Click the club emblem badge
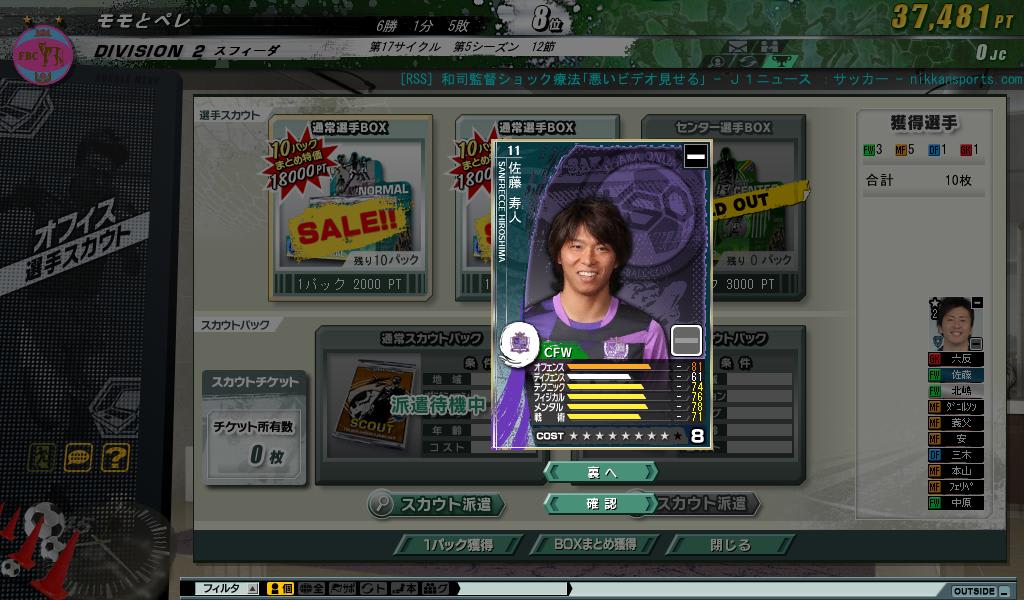This screenshot has height=600, width=1024. (x=42, y=53)
